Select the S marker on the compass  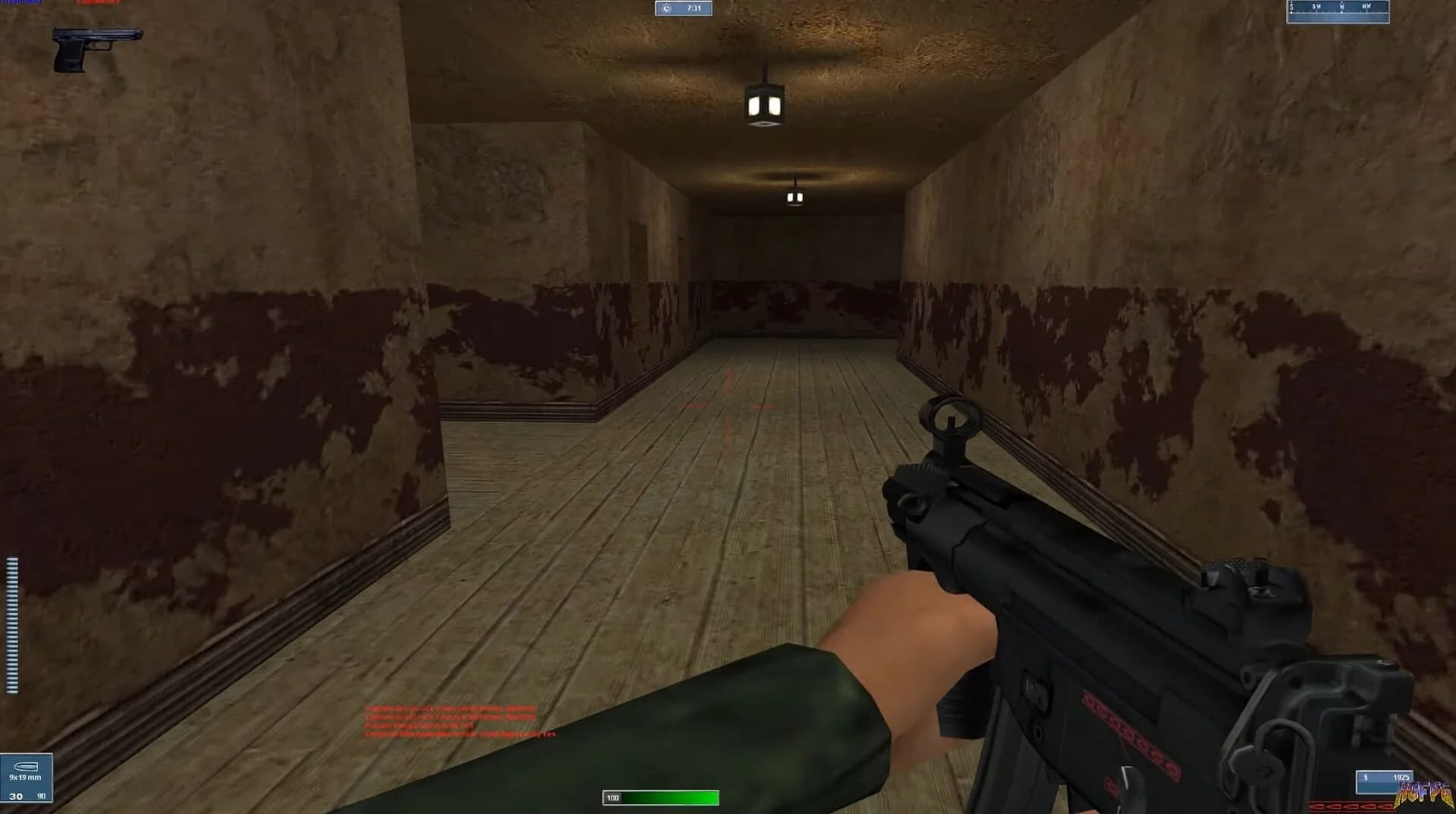(x=1291, y=7)
